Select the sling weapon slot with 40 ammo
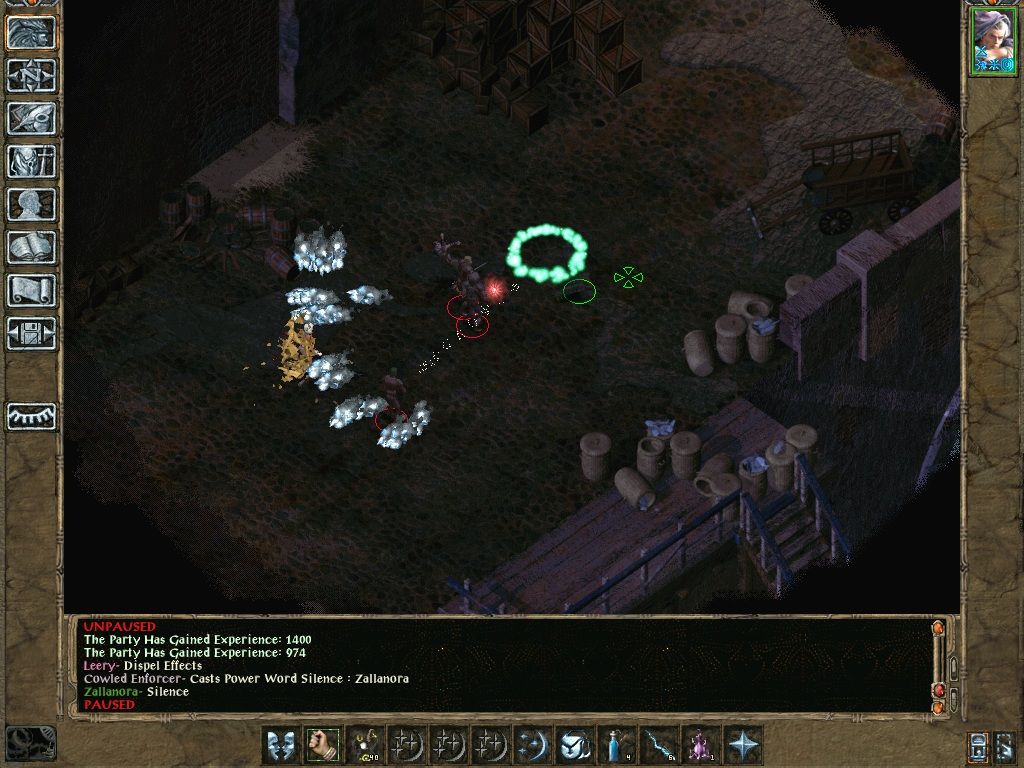1024x768 pixels. click(363, 745)
